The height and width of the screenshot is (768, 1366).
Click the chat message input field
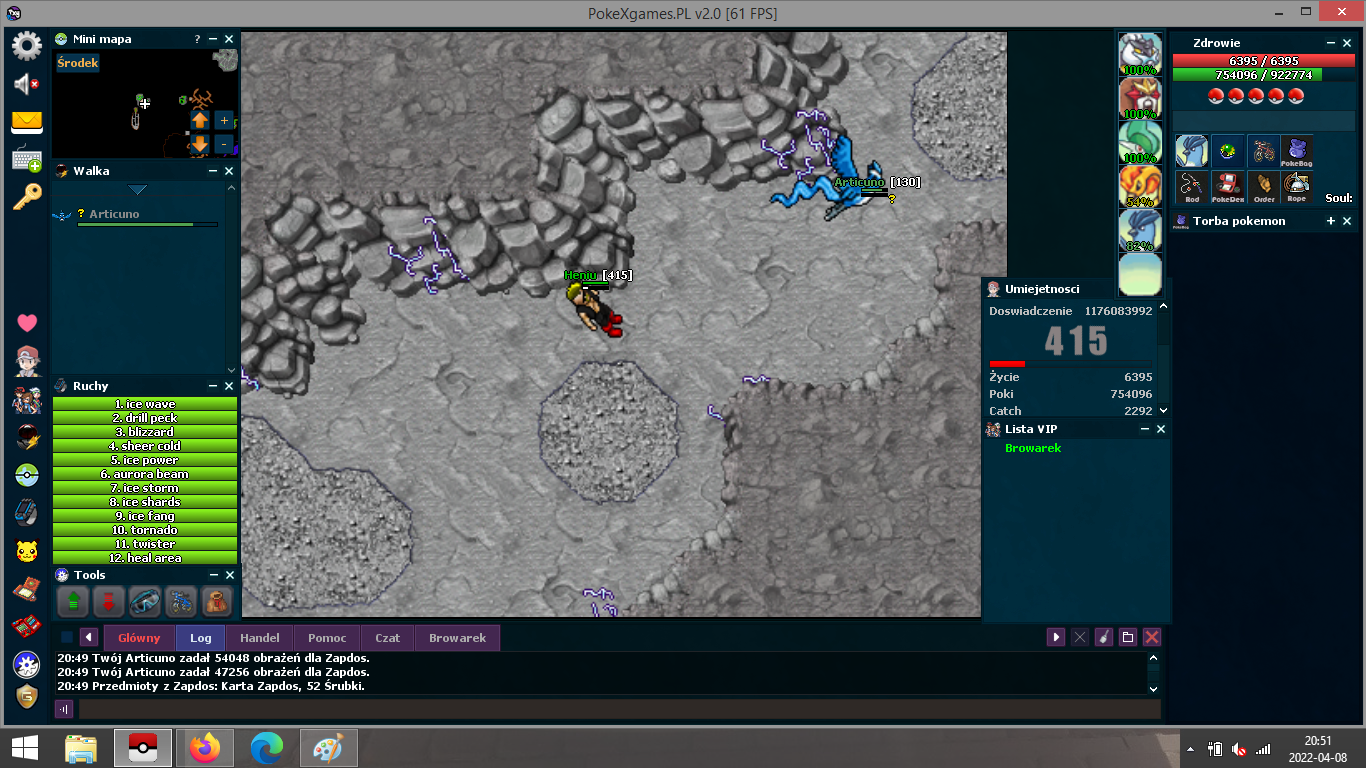[619, 709]
